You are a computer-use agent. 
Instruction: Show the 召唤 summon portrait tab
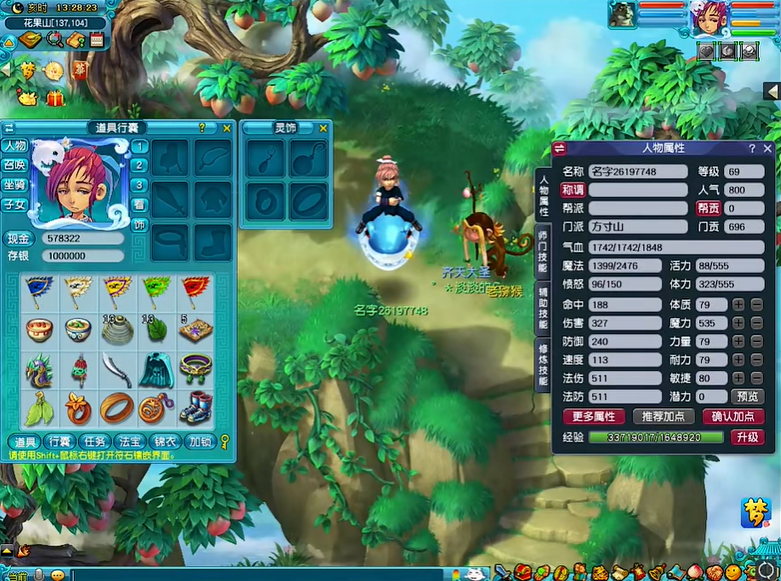14,165
